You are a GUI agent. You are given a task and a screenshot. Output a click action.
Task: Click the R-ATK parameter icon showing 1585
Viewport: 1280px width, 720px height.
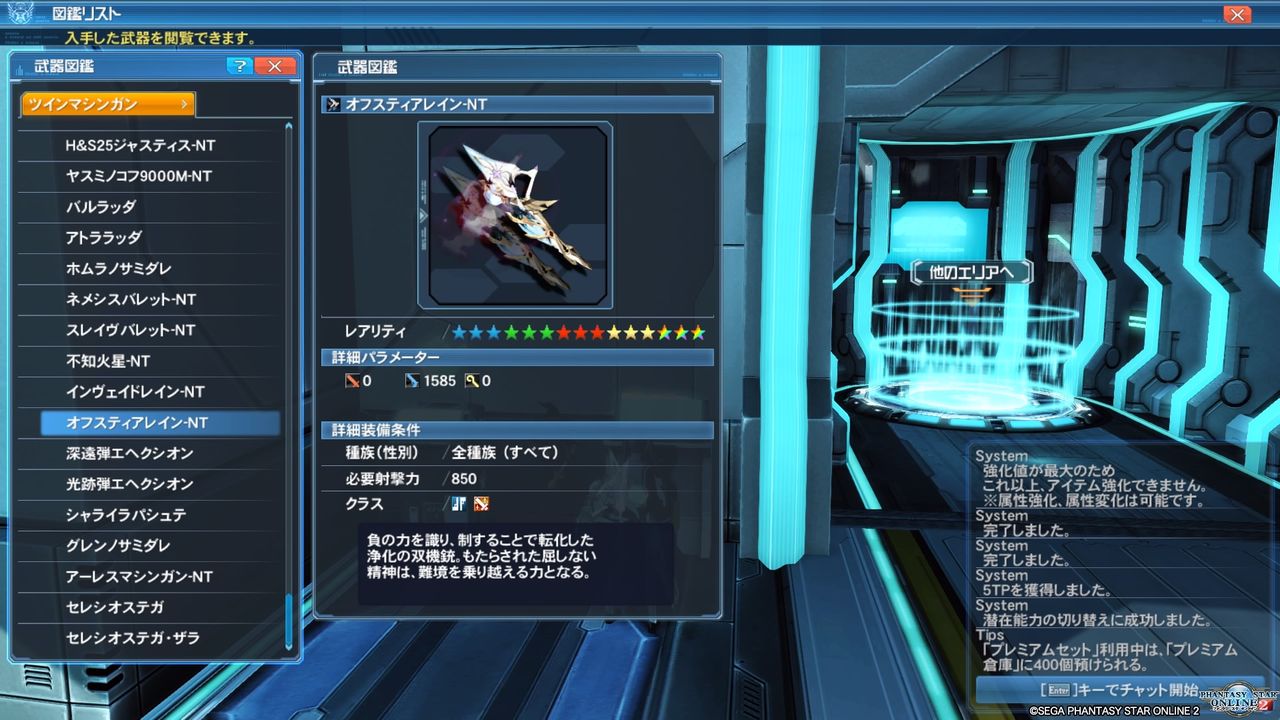[410, 380]
